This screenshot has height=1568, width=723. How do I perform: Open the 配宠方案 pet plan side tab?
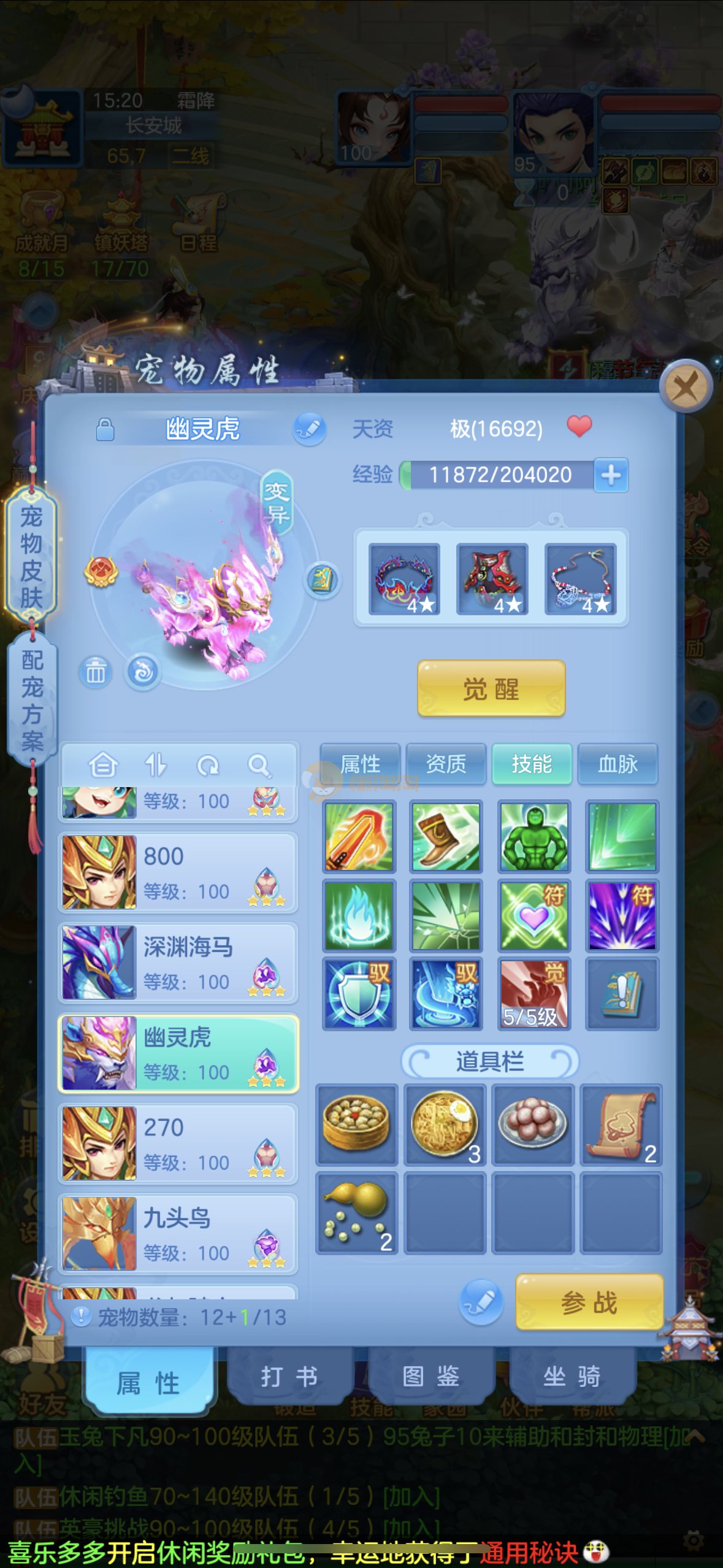point(32,699)
